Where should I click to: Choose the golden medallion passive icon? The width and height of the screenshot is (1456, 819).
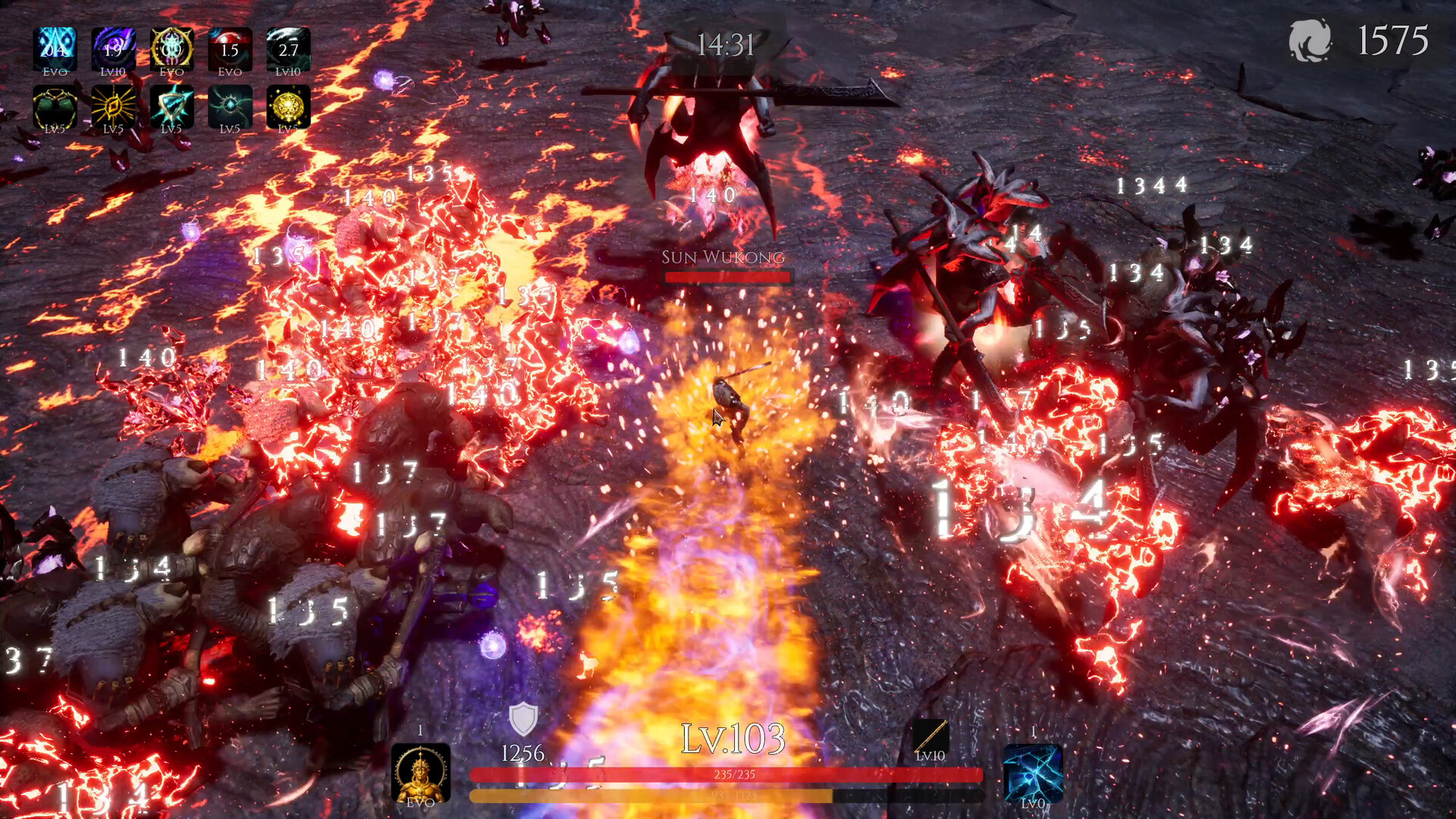click(288, 106)
